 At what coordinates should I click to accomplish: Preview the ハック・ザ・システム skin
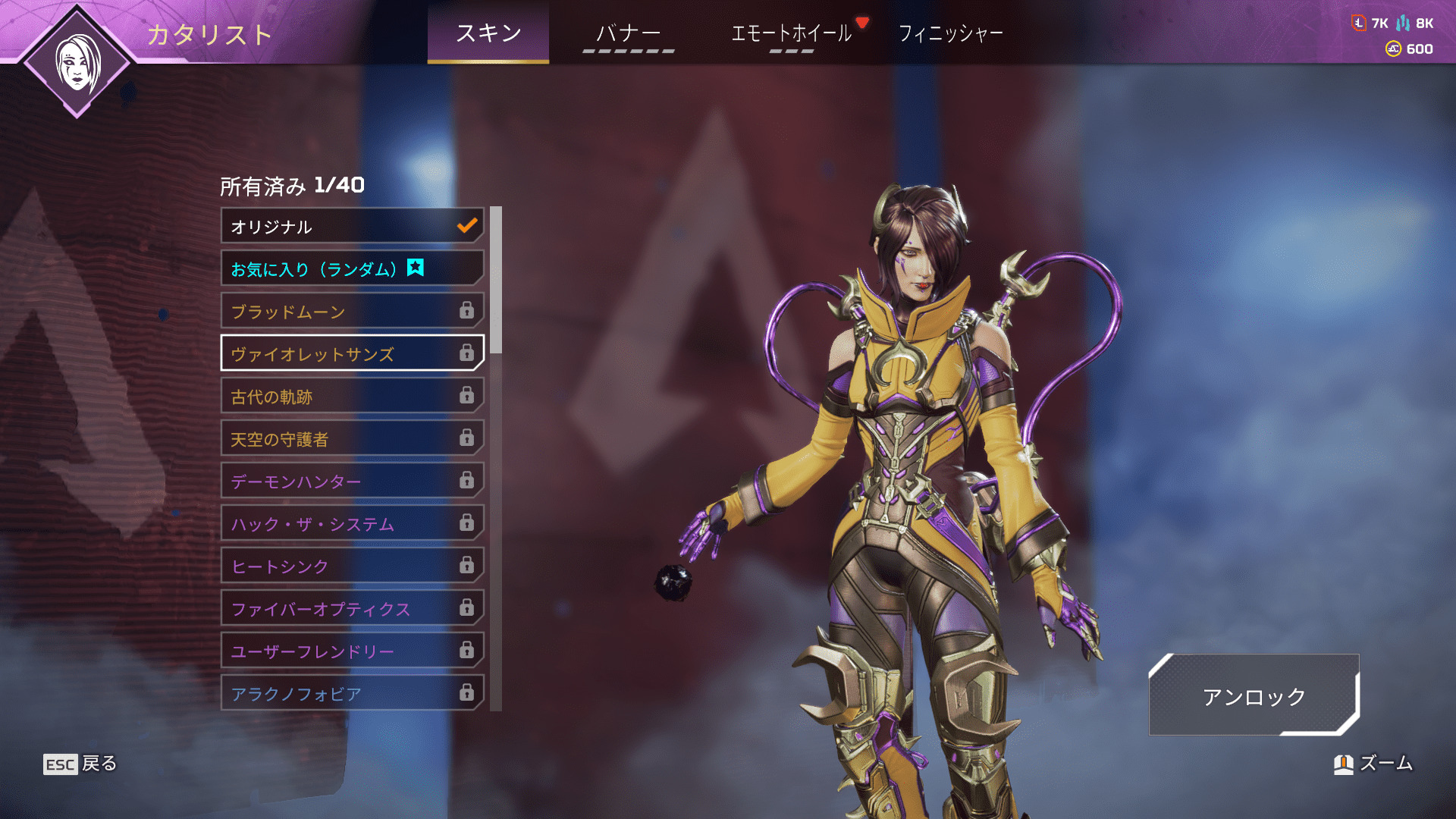[352, 523]
